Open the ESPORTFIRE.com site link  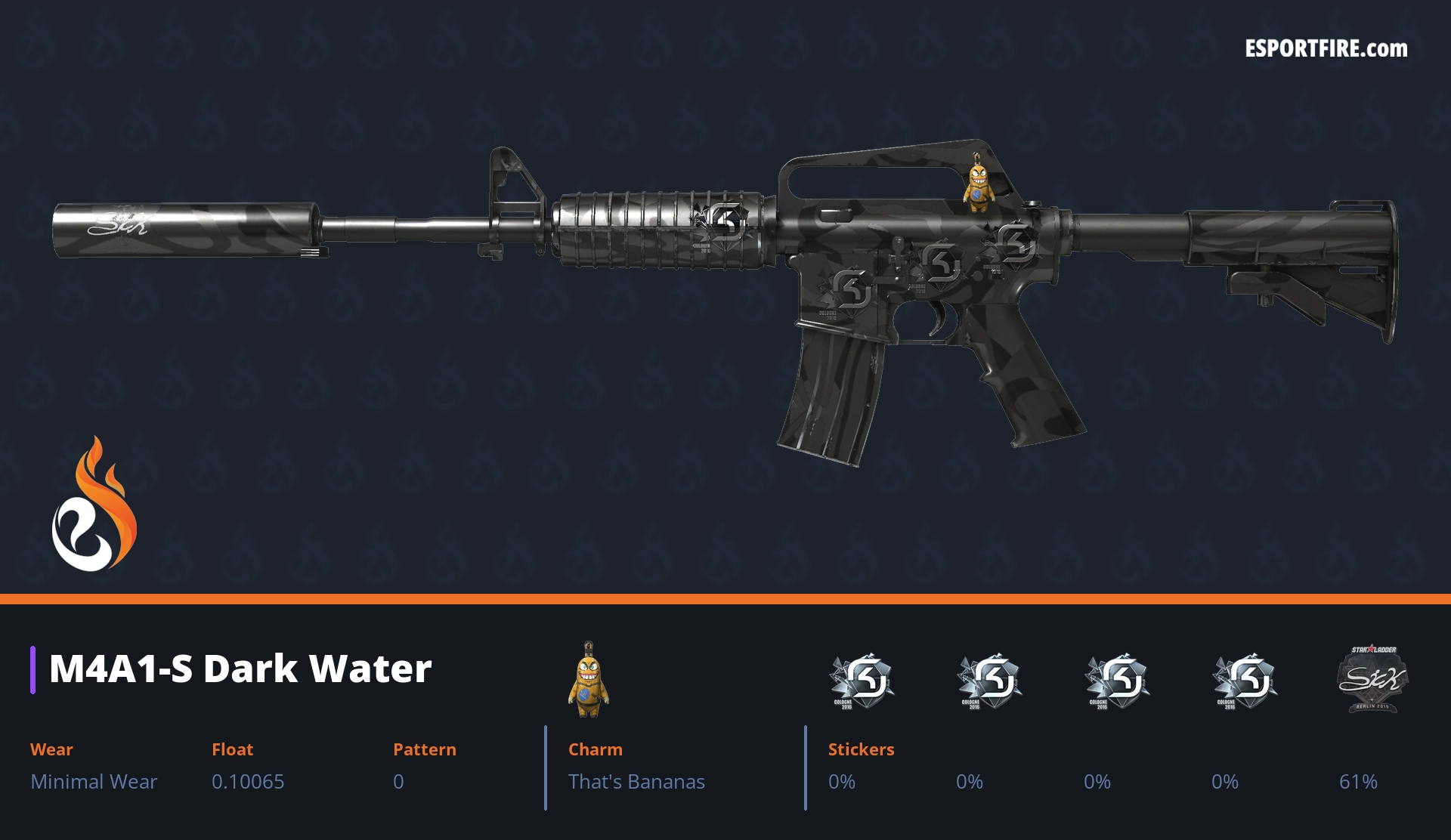click(1326, 49)
